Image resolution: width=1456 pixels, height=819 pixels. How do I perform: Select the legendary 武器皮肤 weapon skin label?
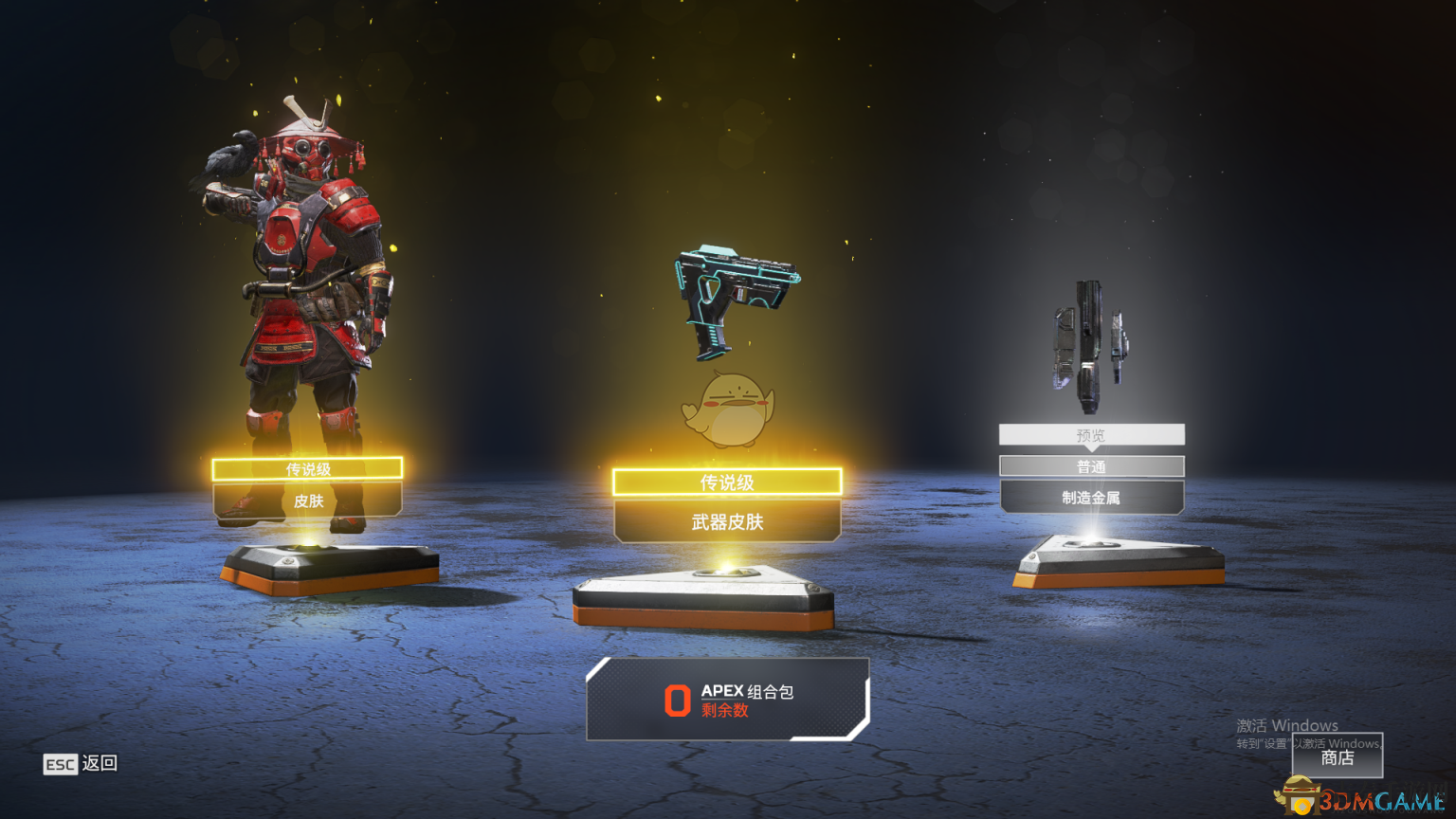click(x=727, y=521)
